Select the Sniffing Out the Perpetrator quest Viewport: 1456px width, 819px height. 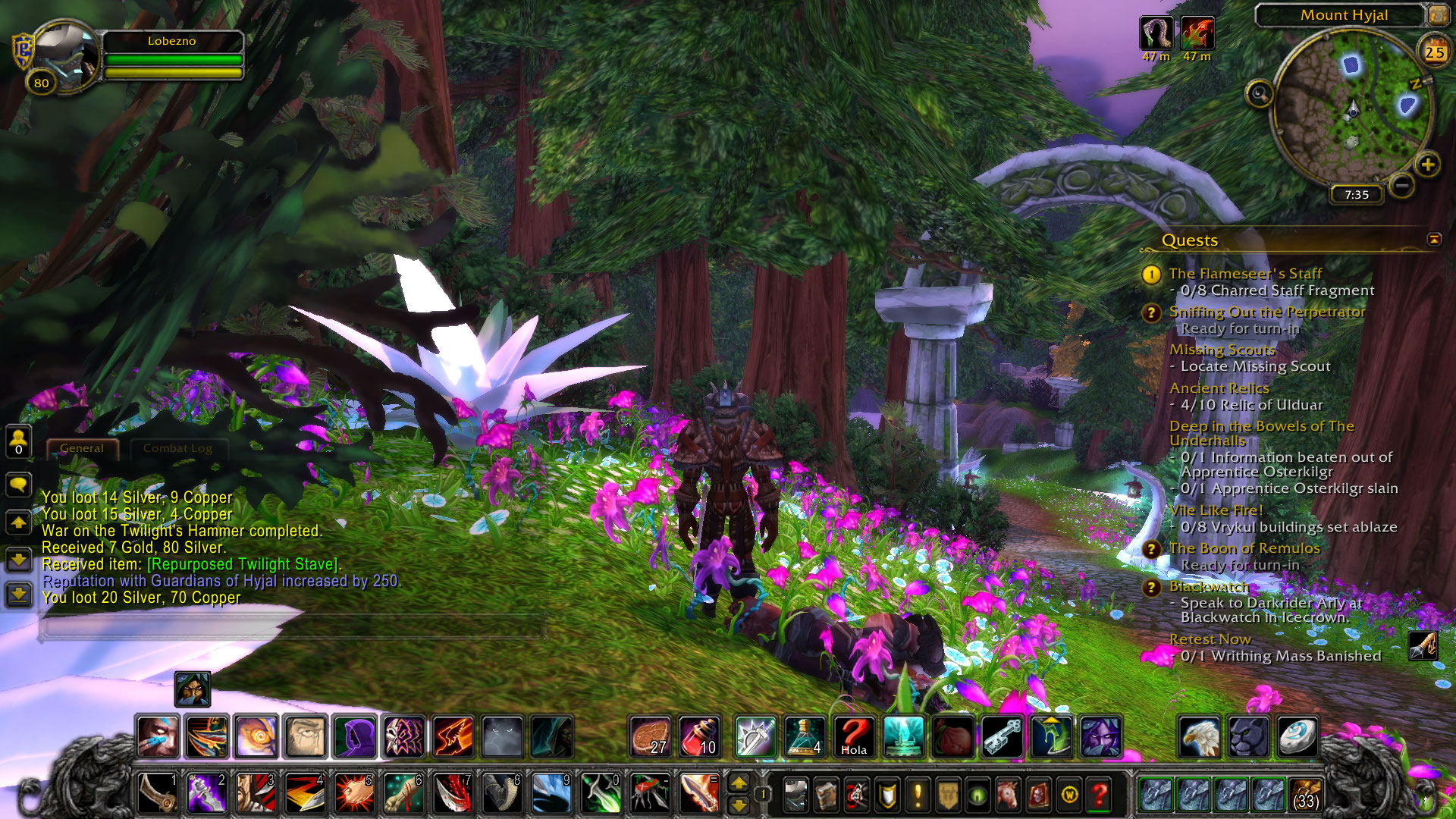click(x=1266, y=312)
